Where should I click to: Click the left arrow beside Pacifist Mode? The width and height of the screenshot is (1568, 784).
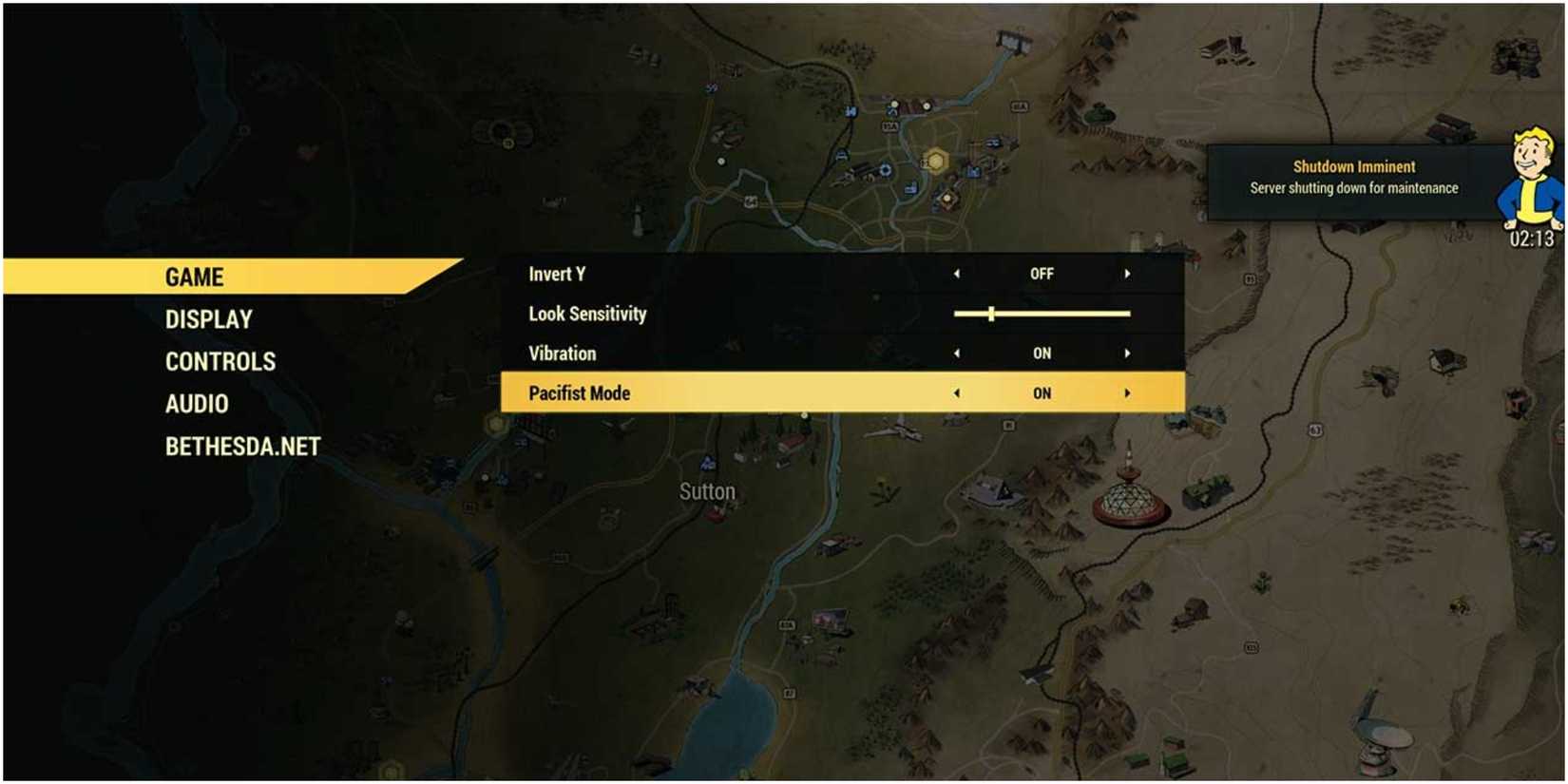click(x=959, y=392)
